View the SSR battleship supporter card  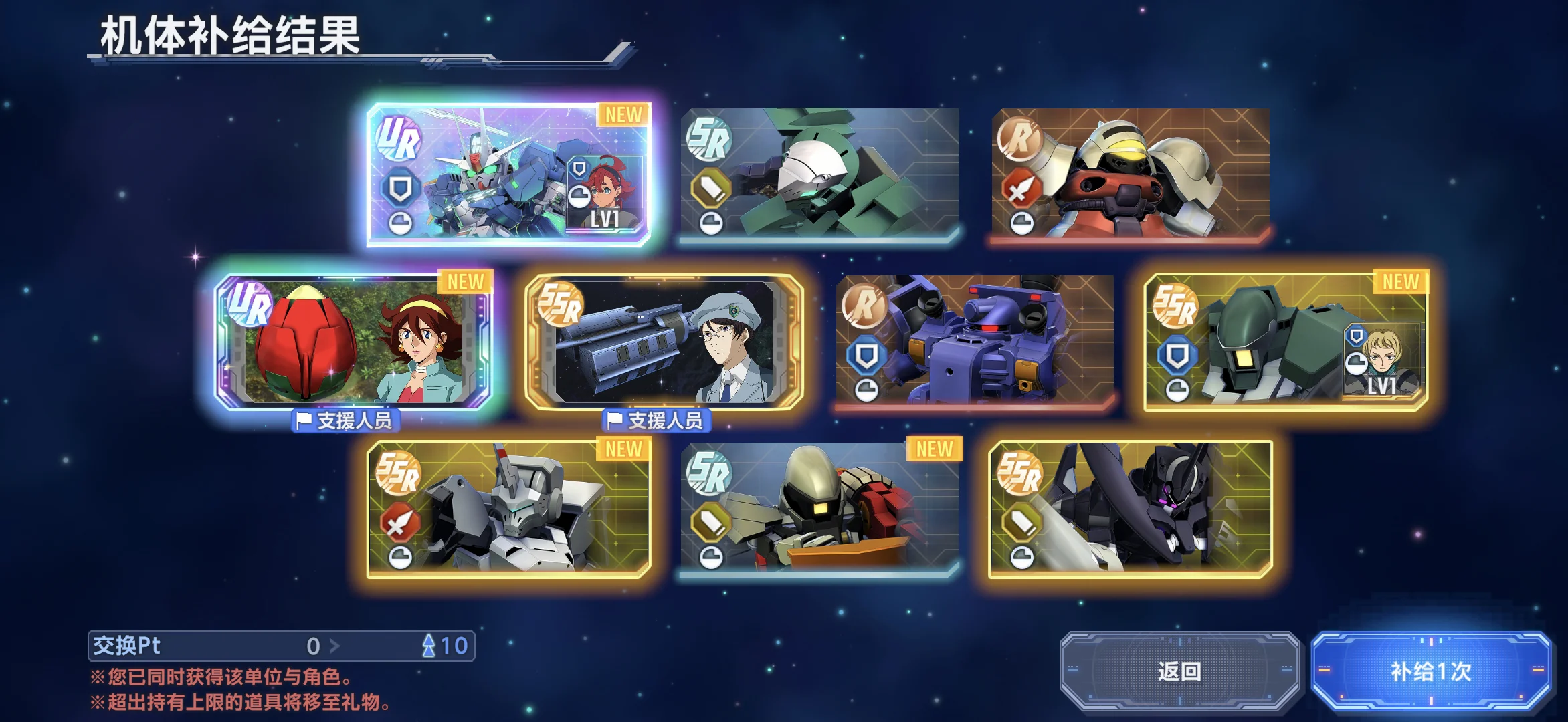664,341
